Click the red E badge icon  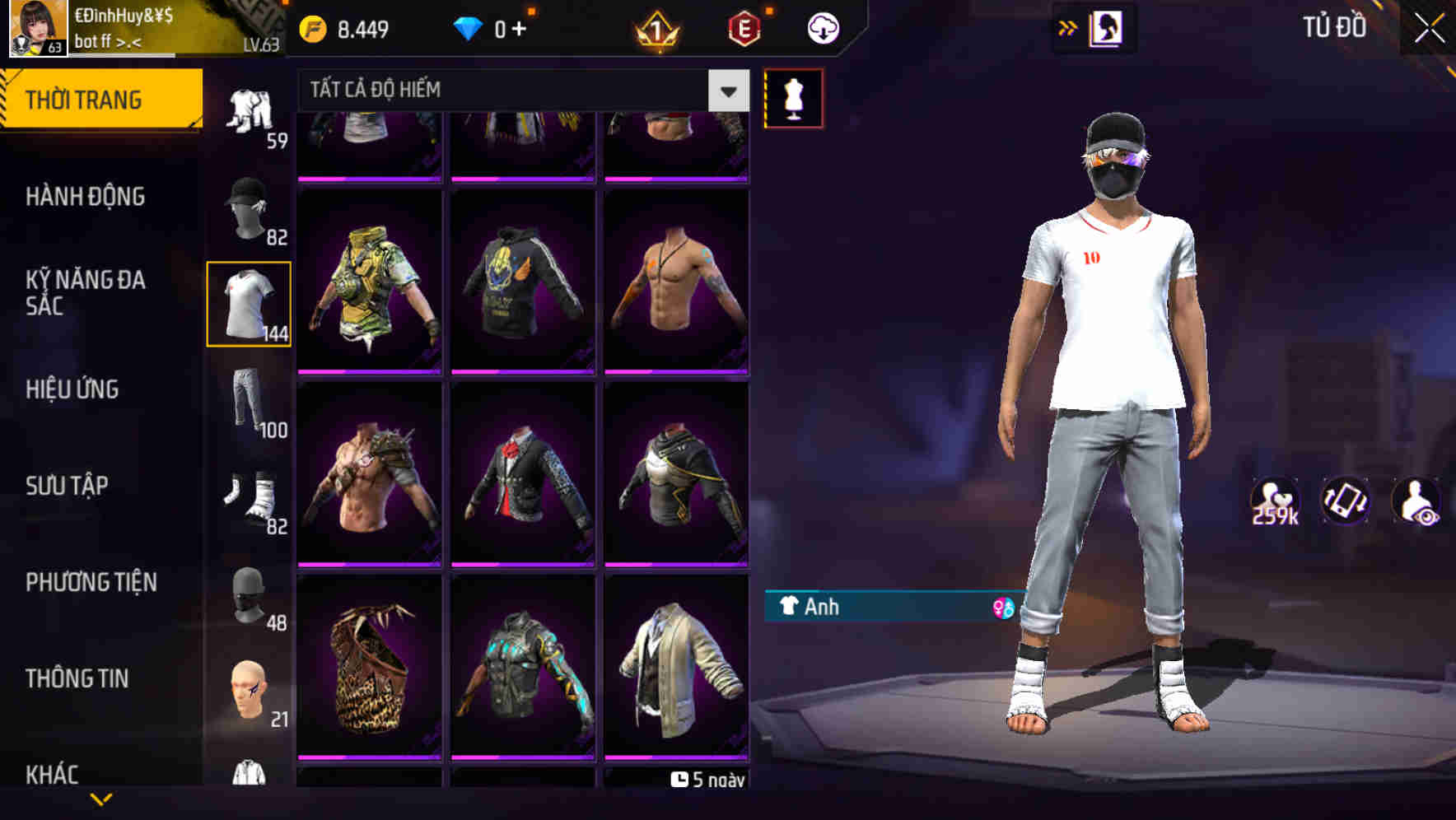coord(744,27)
